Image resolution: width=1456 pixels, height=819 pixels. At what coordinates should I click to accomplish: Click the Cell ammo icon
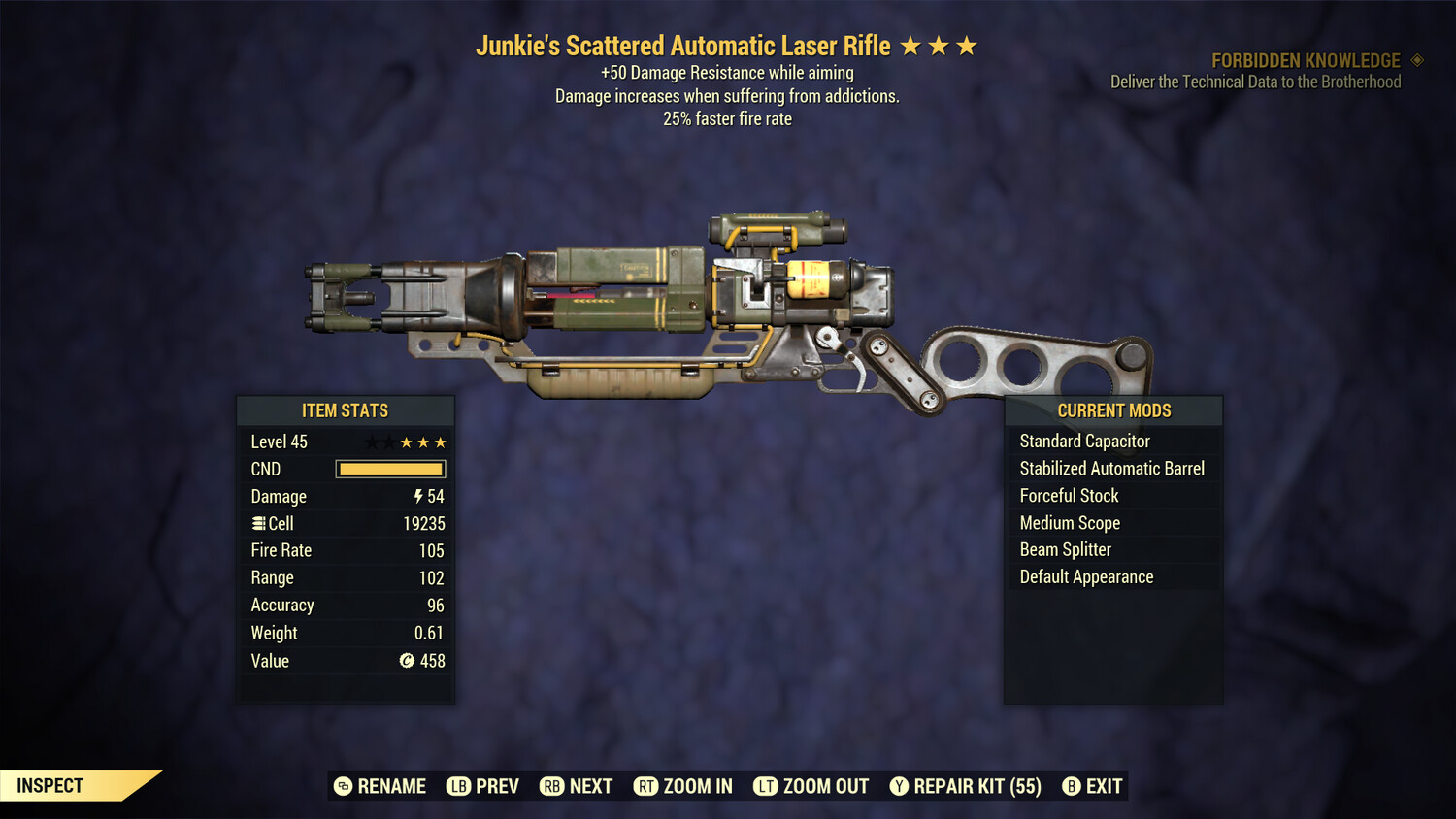tap(257, 523)
